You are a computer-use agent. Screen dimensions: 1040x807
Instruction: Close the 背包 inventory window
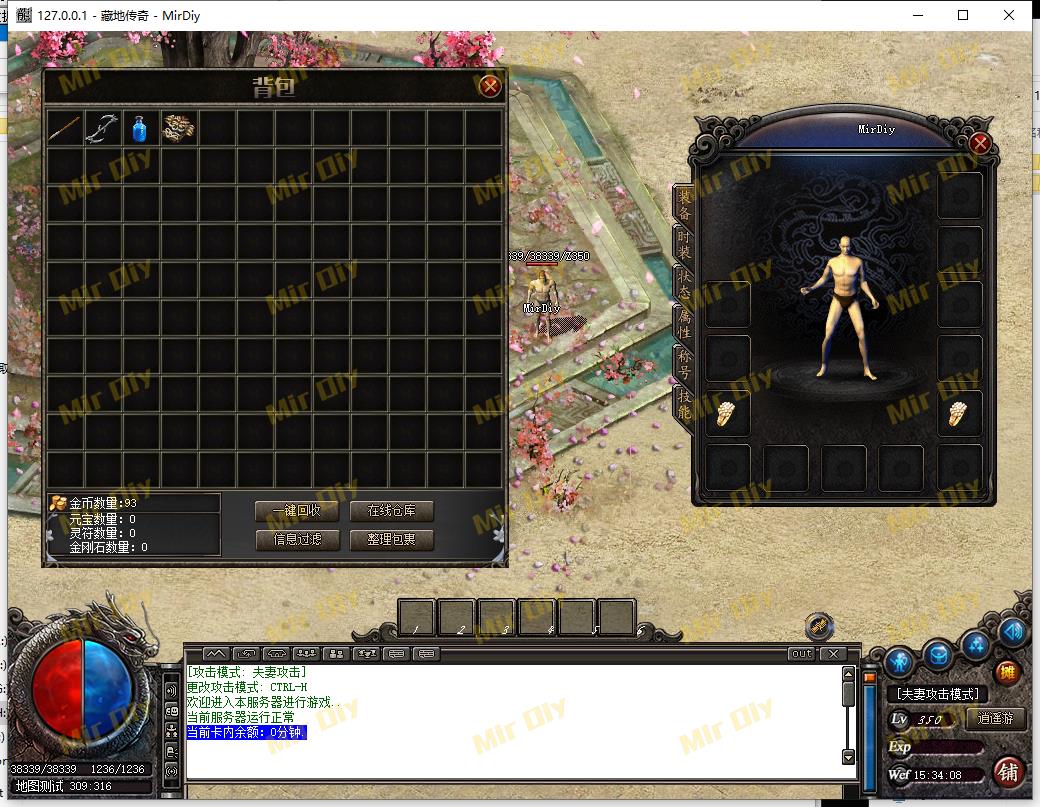click(490, 86)
